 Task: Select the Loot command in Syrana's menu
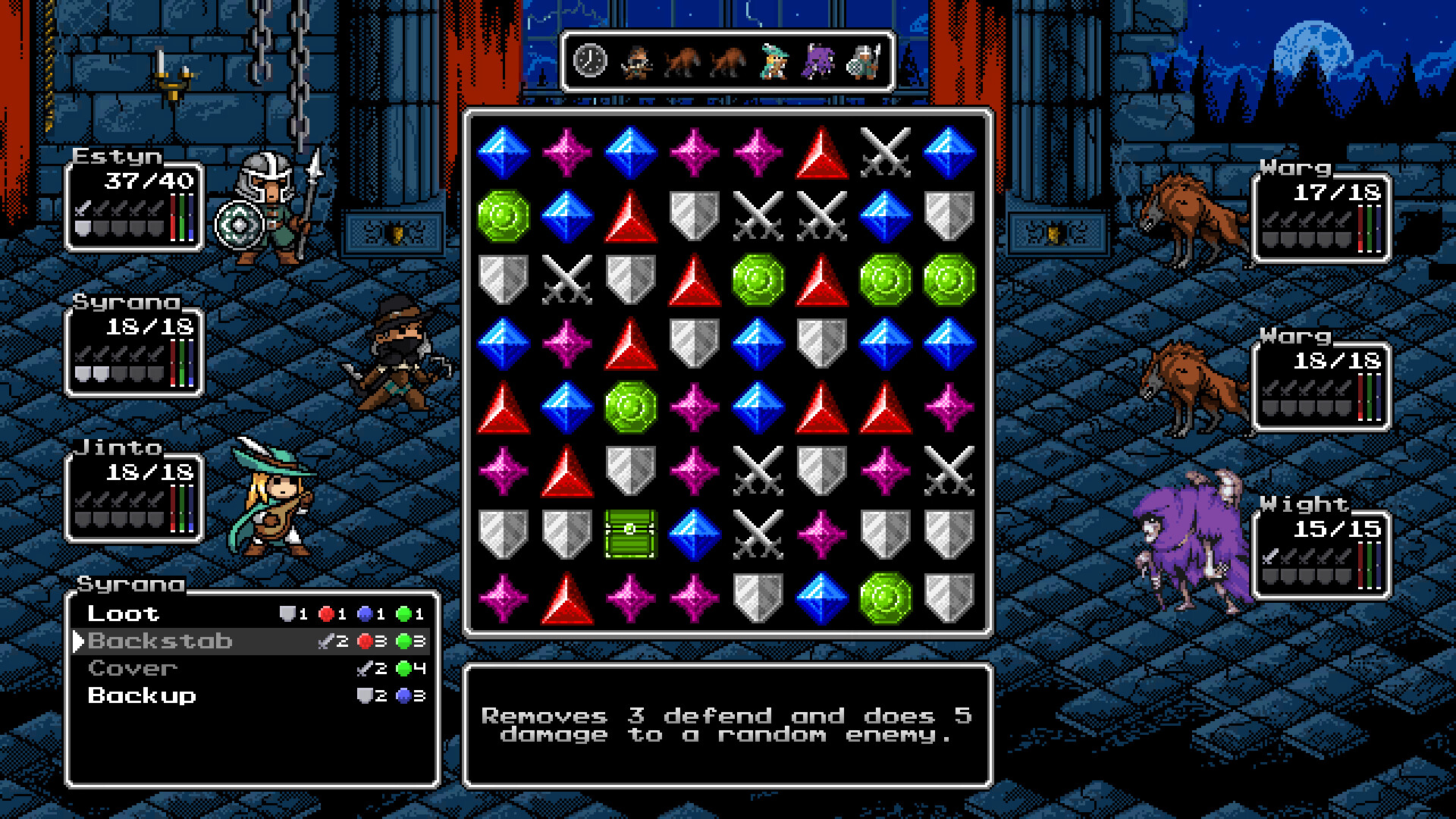124,613
